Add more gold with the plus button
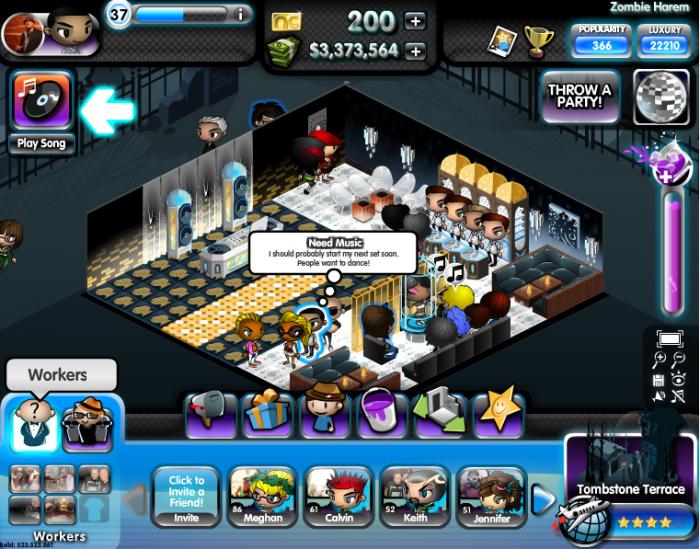700x549 pixels. pos(415,21)
